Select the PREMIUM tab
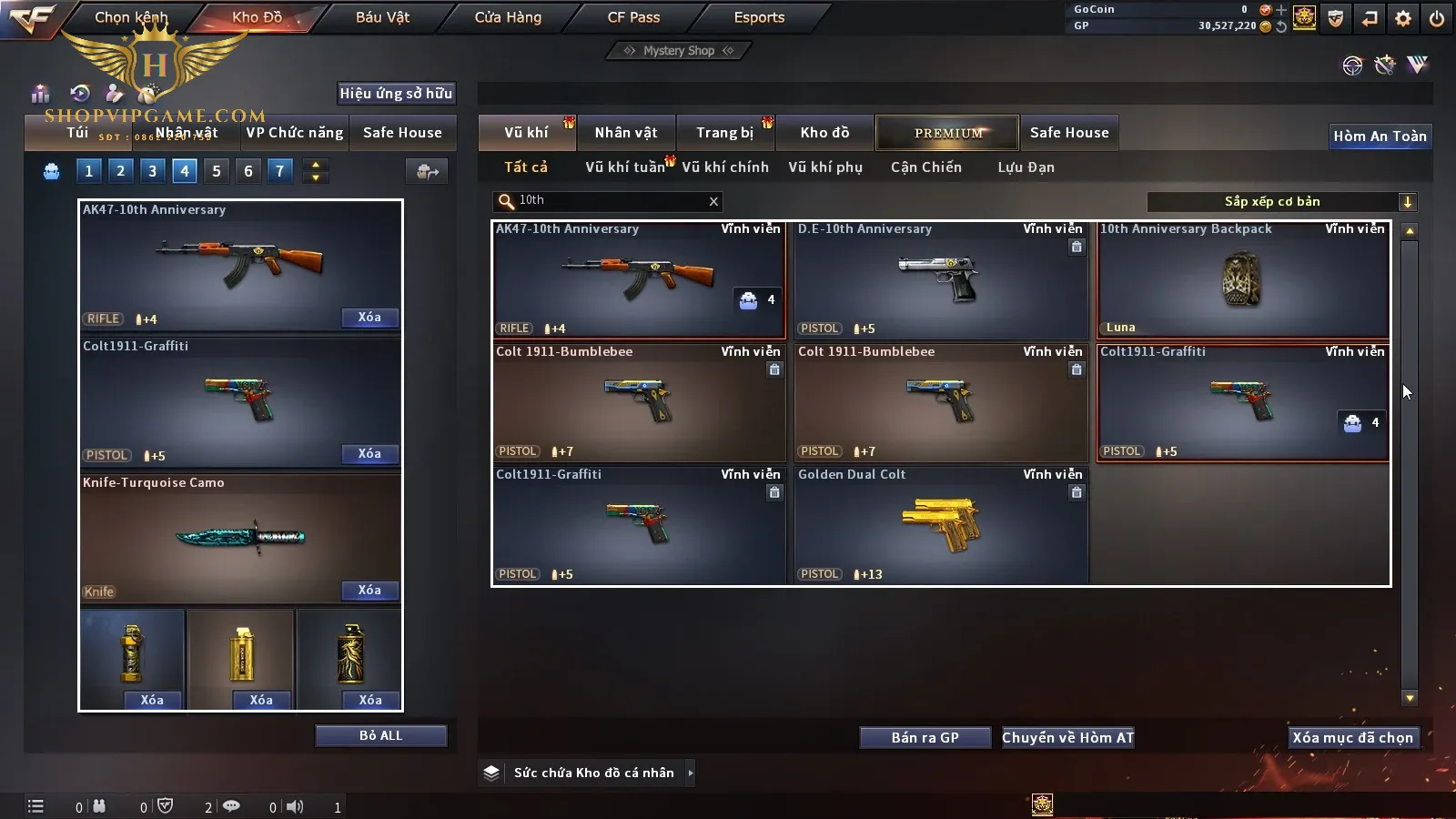 pyautogui.click(x=948, y=133)
